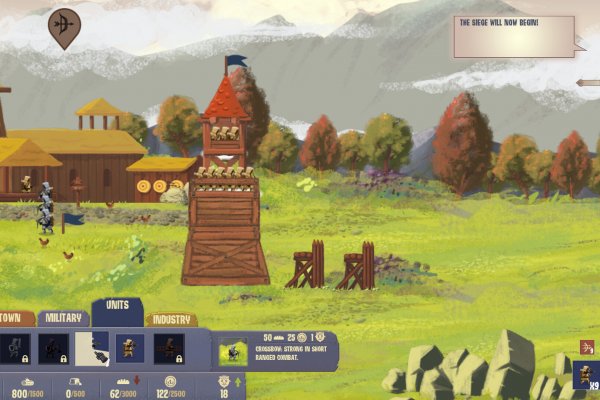Image resolution: width=600 pixels, height=400 pixels.
Task: Click the first locked unit slot
Action: click(x=15, y=348)
